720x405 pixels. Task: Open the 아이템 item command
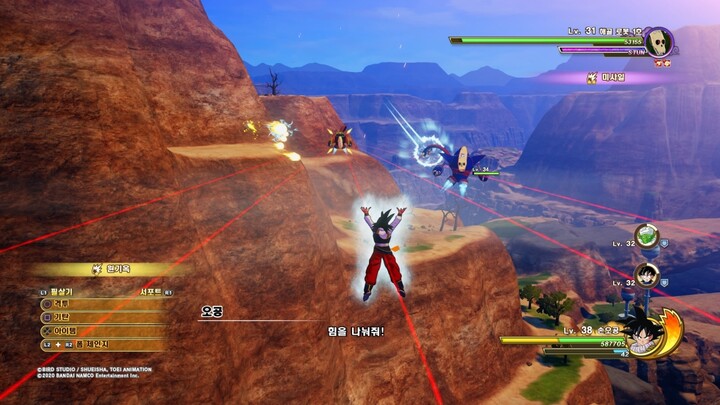66,330
